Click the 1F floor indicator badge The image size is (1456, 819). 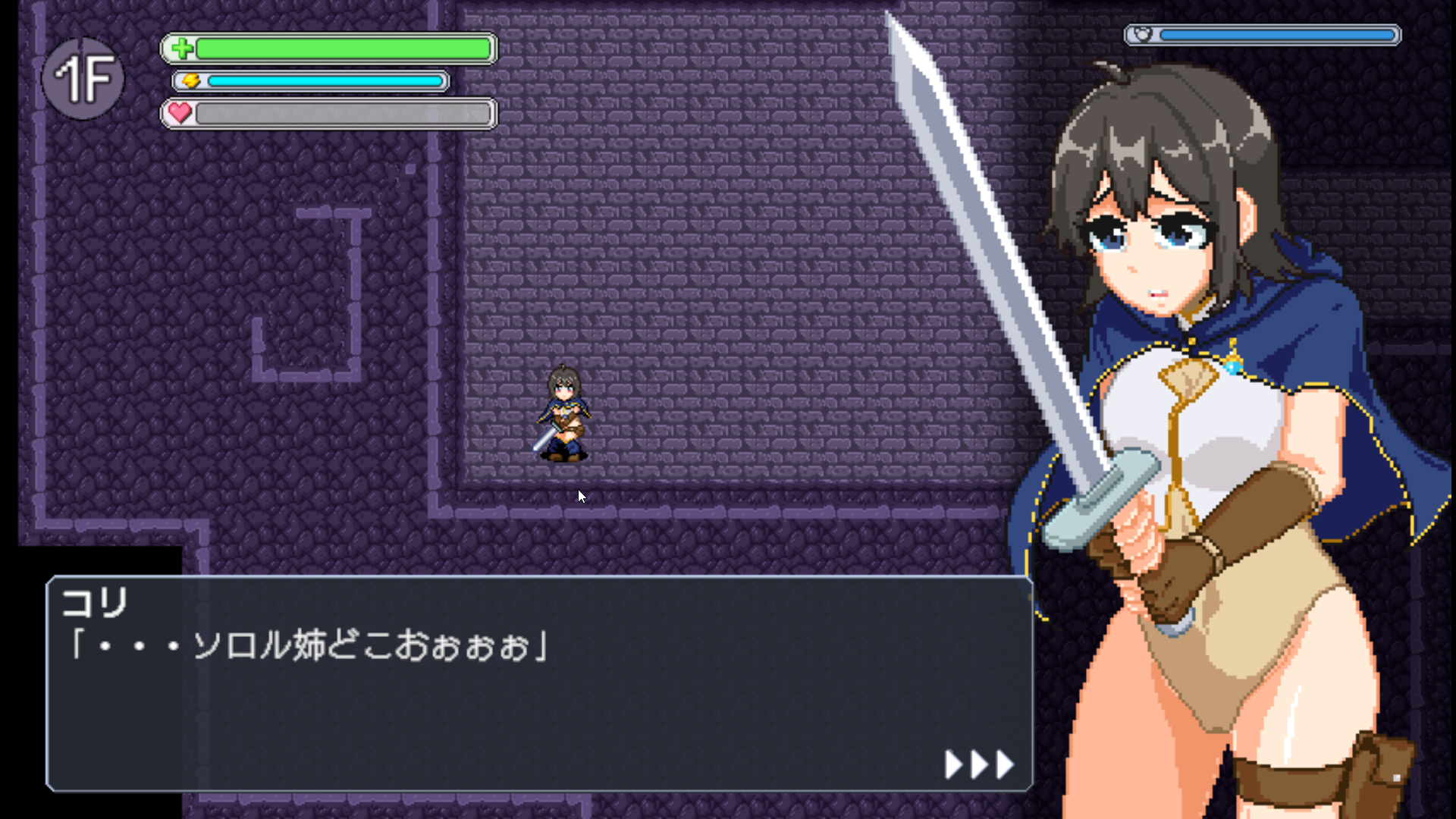pos(83,78)
